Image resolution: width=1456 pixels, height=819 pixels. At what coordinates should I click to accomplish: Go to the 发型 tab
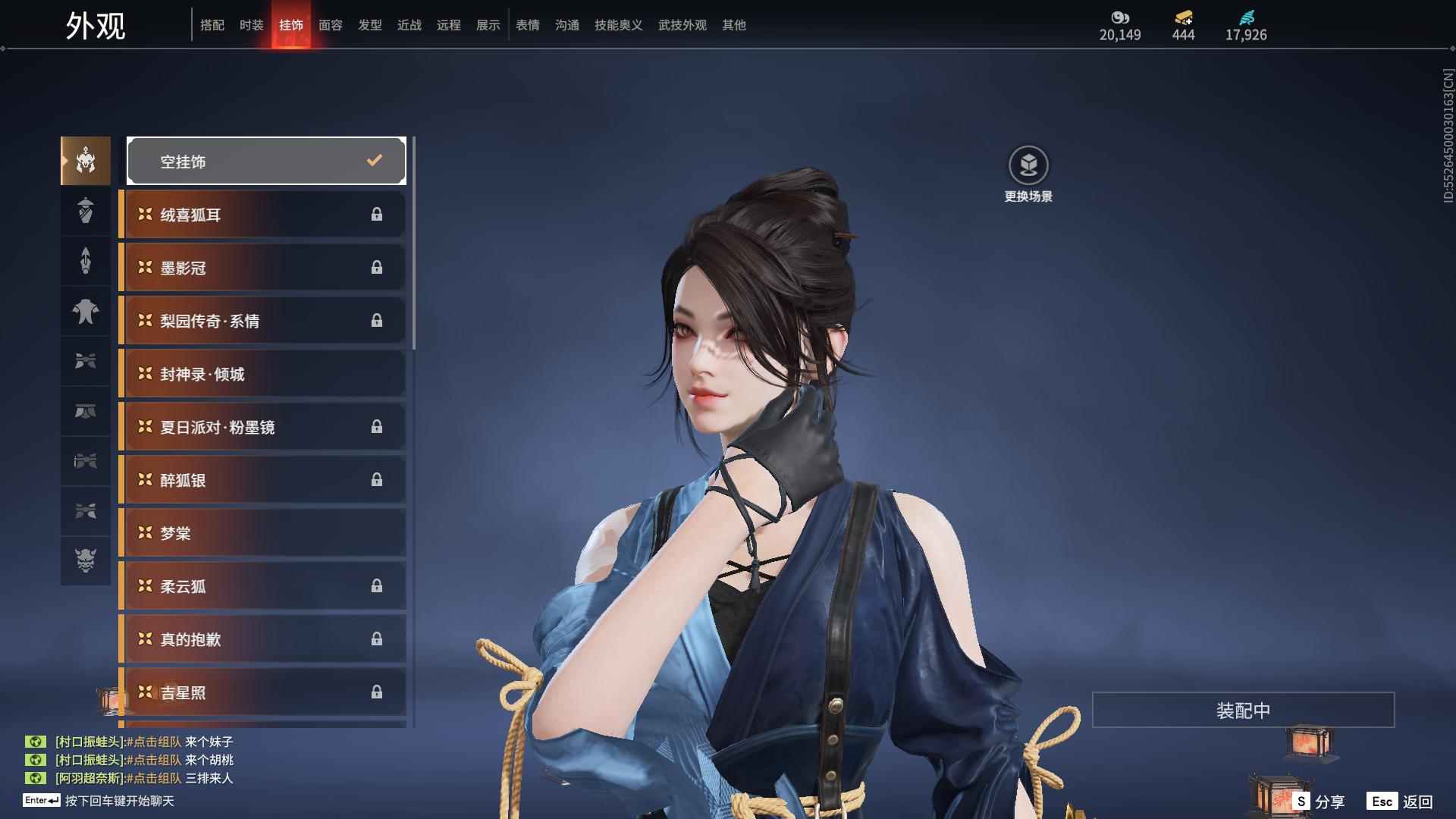pos(370,25)
